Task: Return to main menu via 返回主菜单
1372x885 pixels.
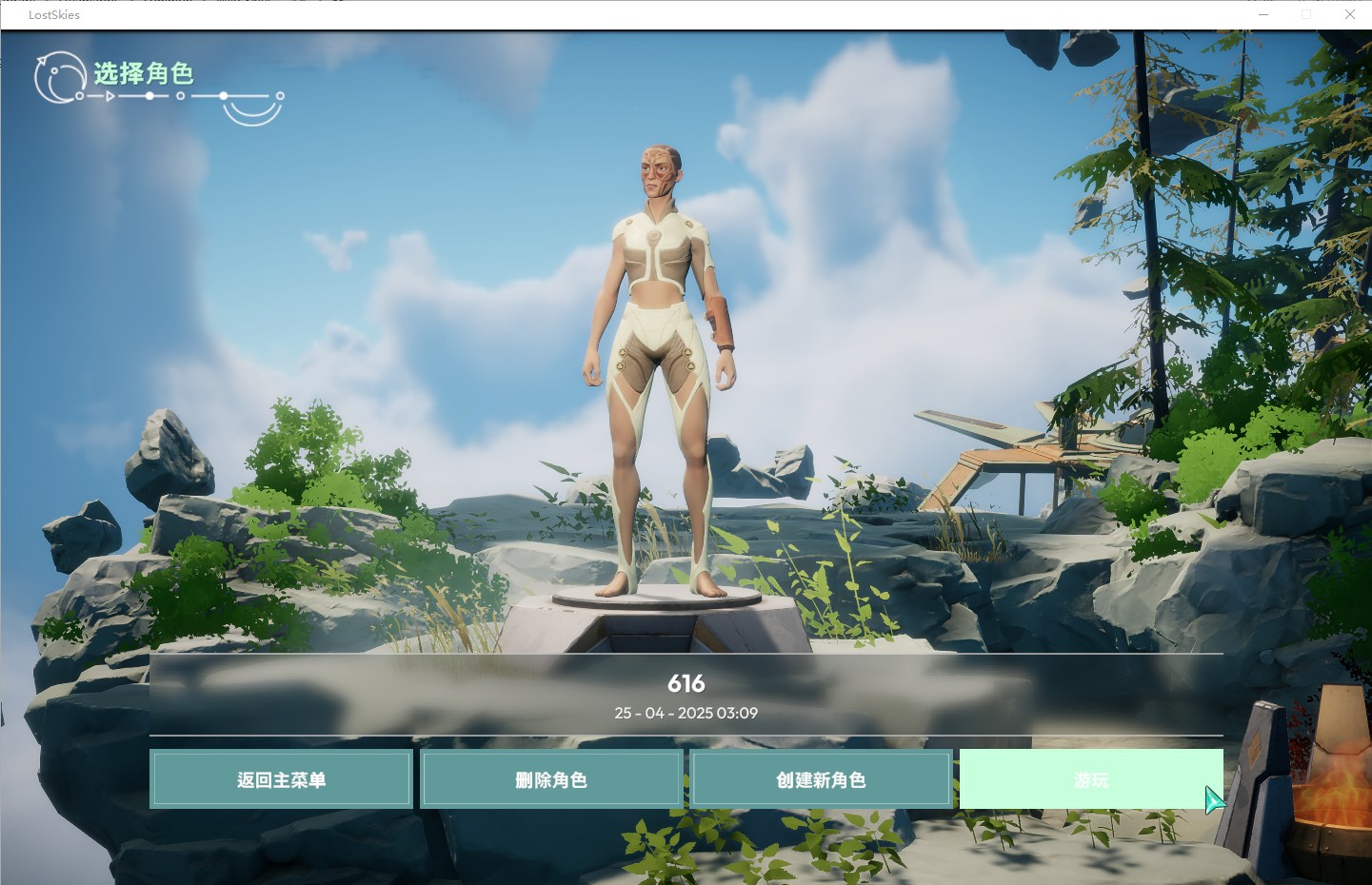Action: tap(281, 779)
